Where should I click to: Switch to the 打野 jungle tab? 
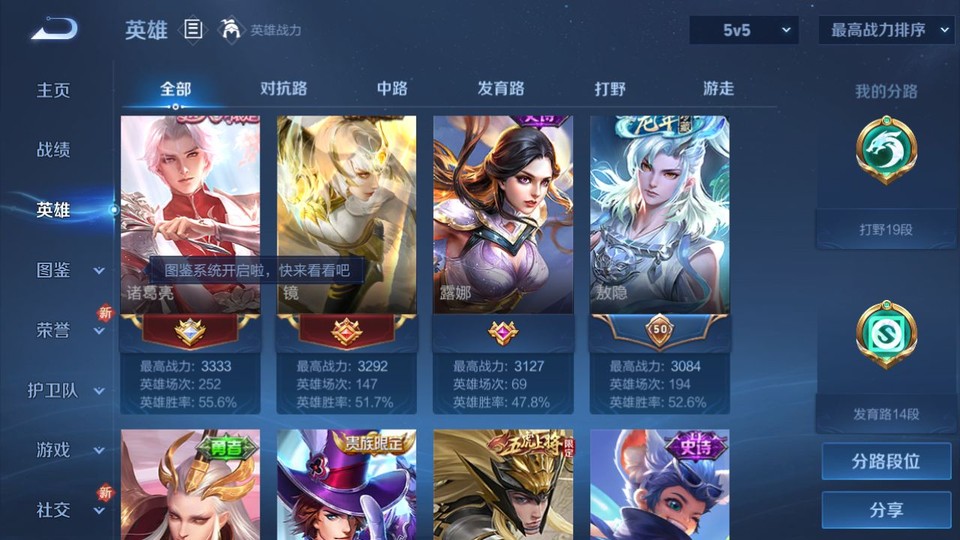(610, 88)
